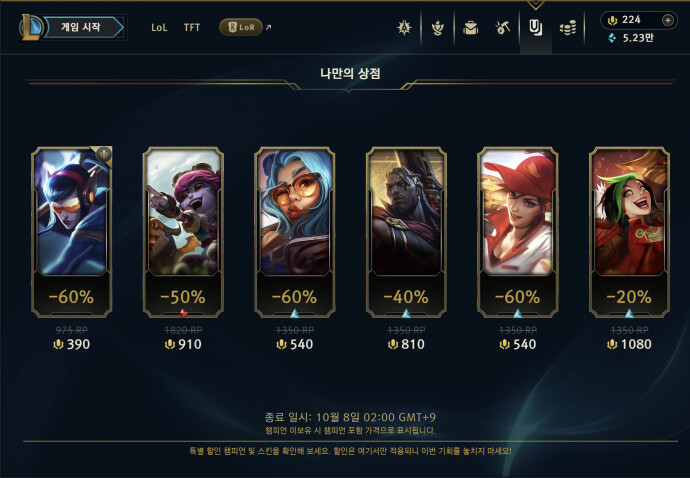Choose the pink-haired skin offer at -50%

tap(183, 212)
